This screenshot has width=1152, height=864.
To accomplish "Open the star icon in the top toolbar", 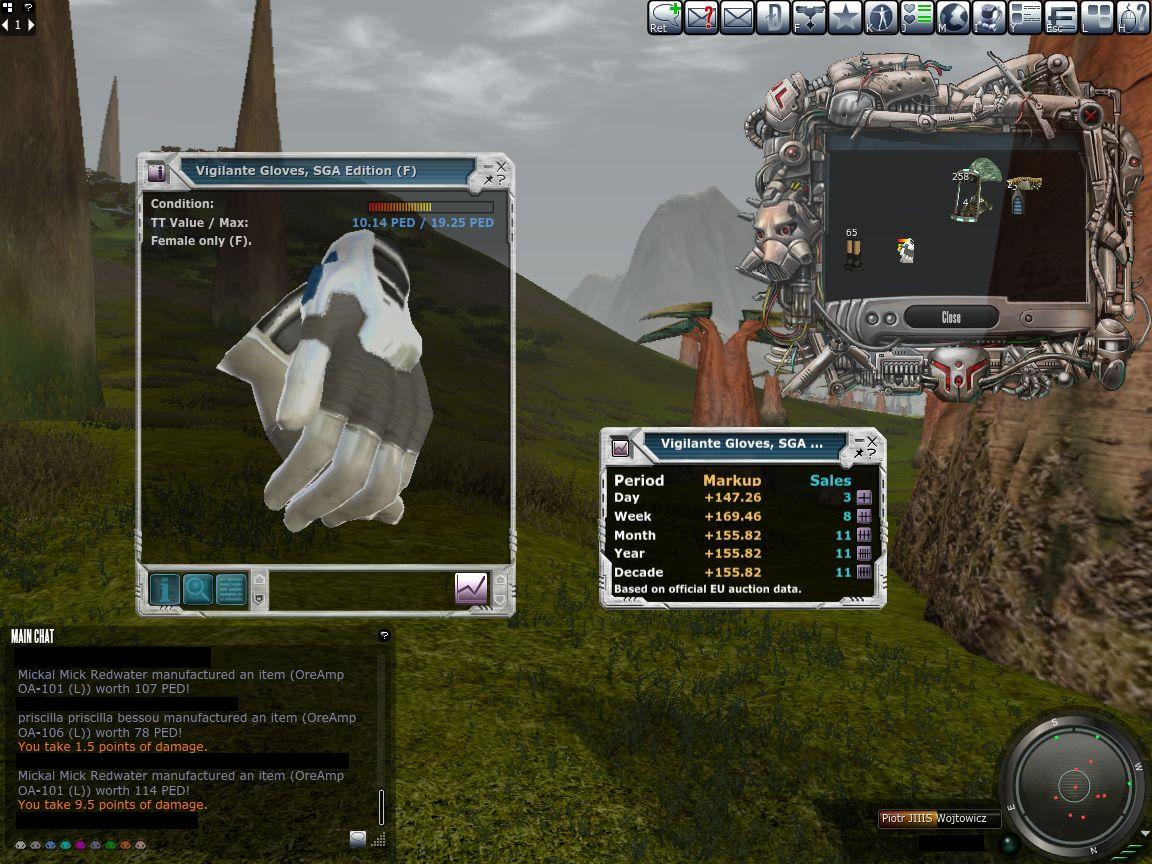I will pyautogui.click(x=845, y=17).
